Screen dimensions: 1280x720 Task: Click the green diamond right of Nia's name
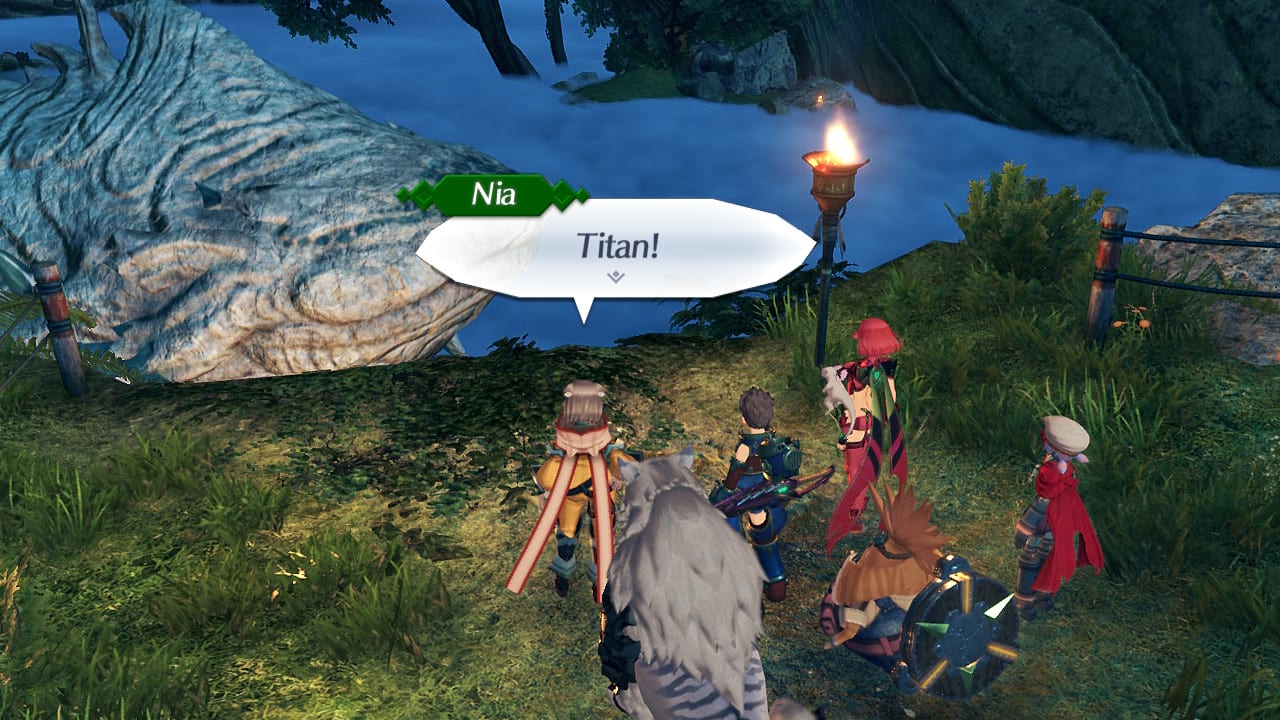tap(563, 193)
